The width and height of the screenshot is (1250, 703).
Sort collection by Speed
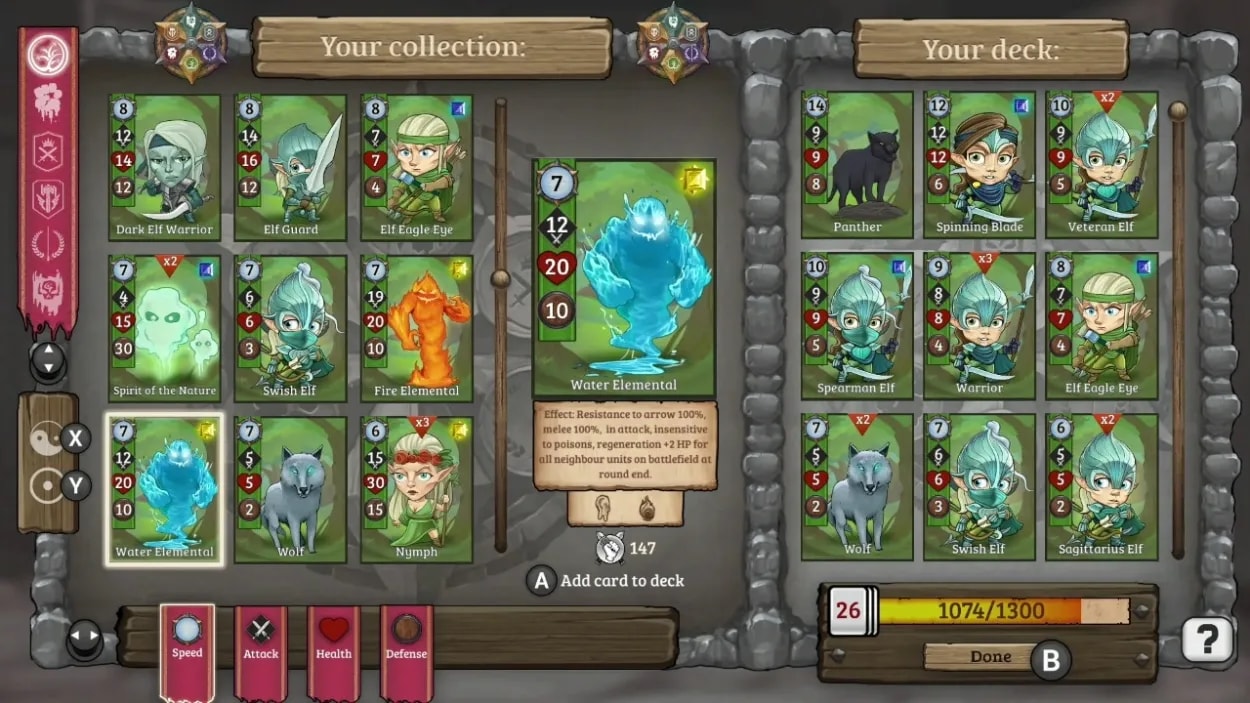click(x=187, y=639)
